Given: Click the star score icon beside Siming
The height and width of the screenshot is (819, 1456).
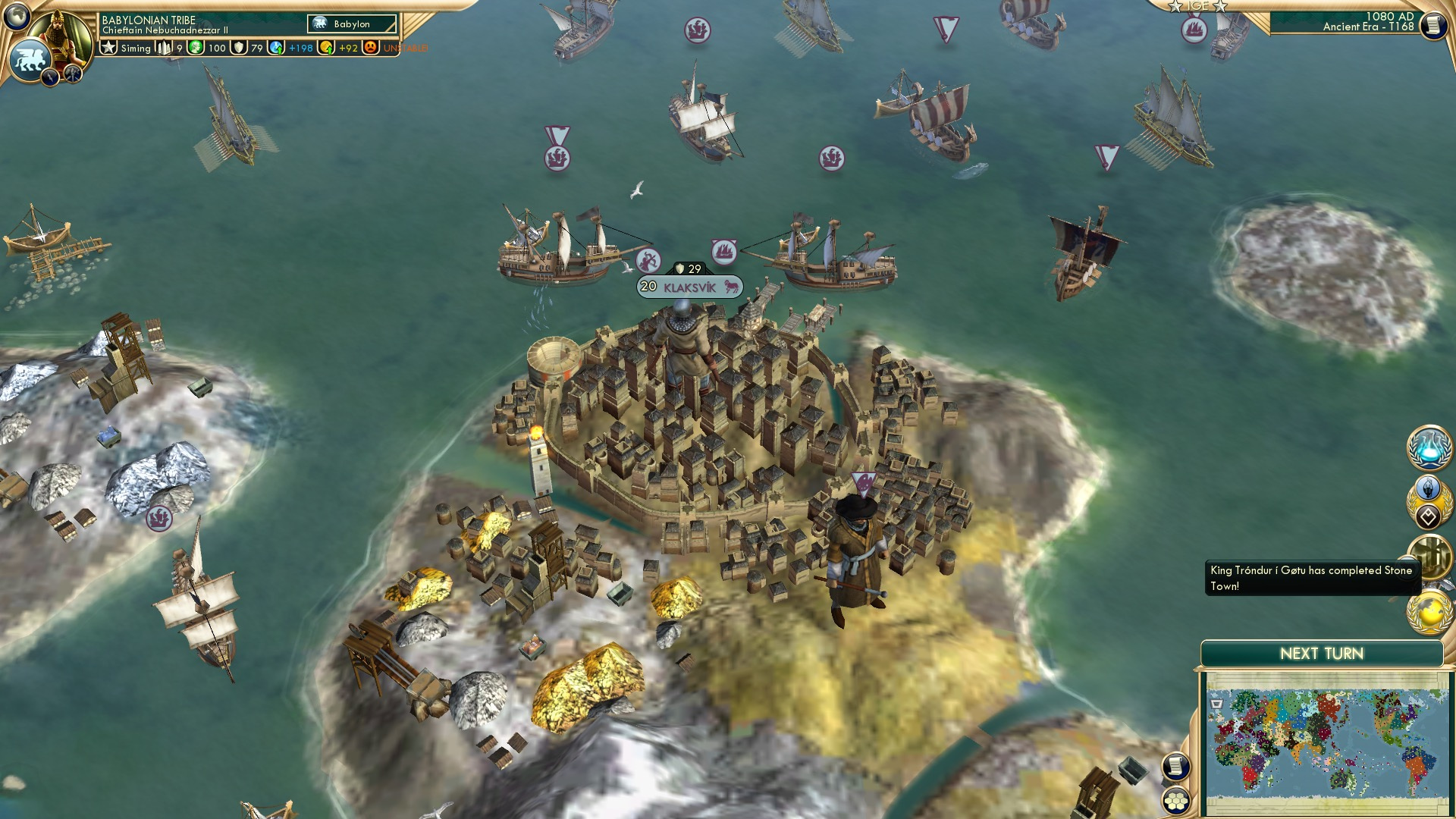Looking at the screenshot, I should (108, 47).
